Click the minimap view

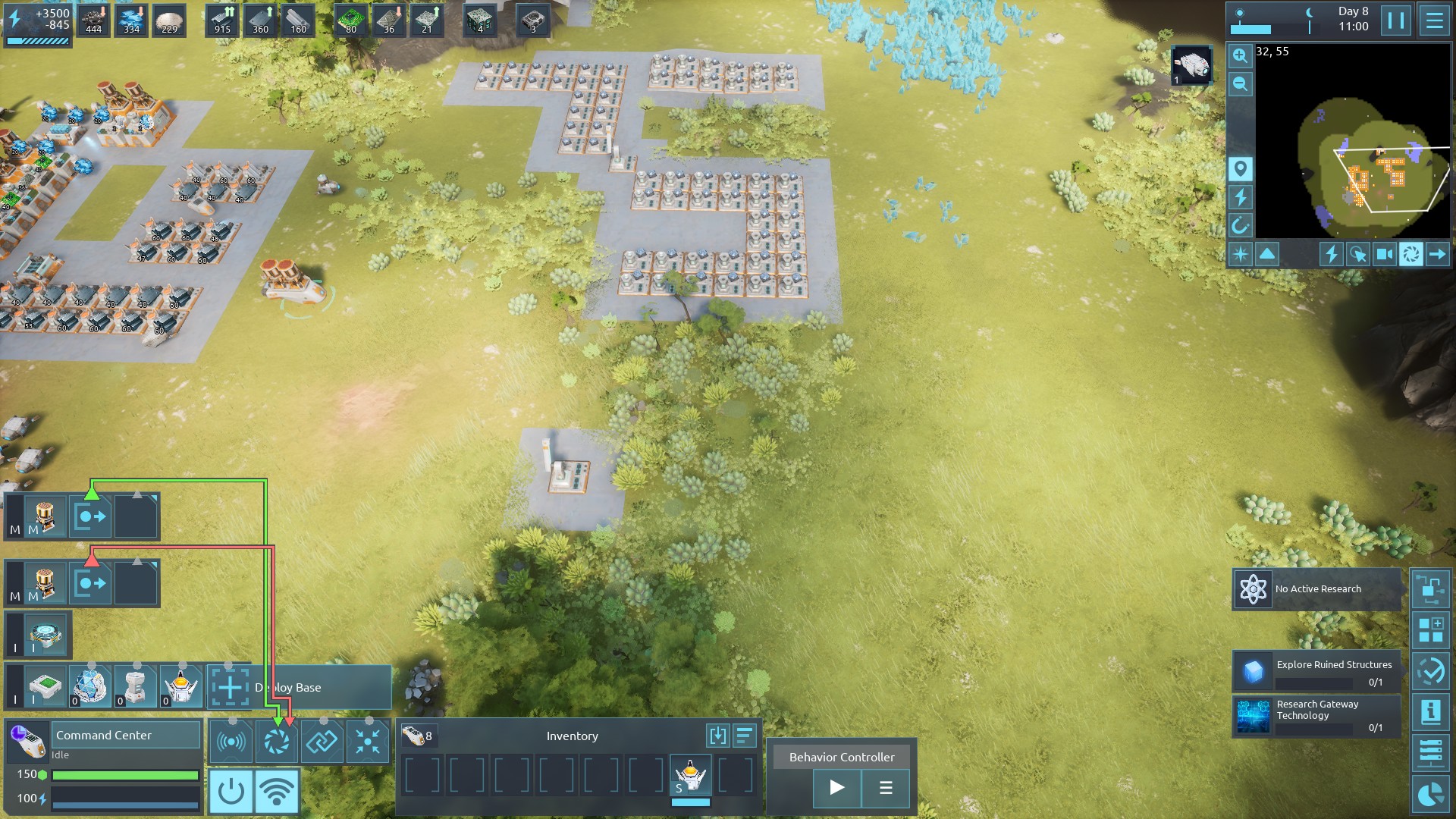click(1353, 144)
